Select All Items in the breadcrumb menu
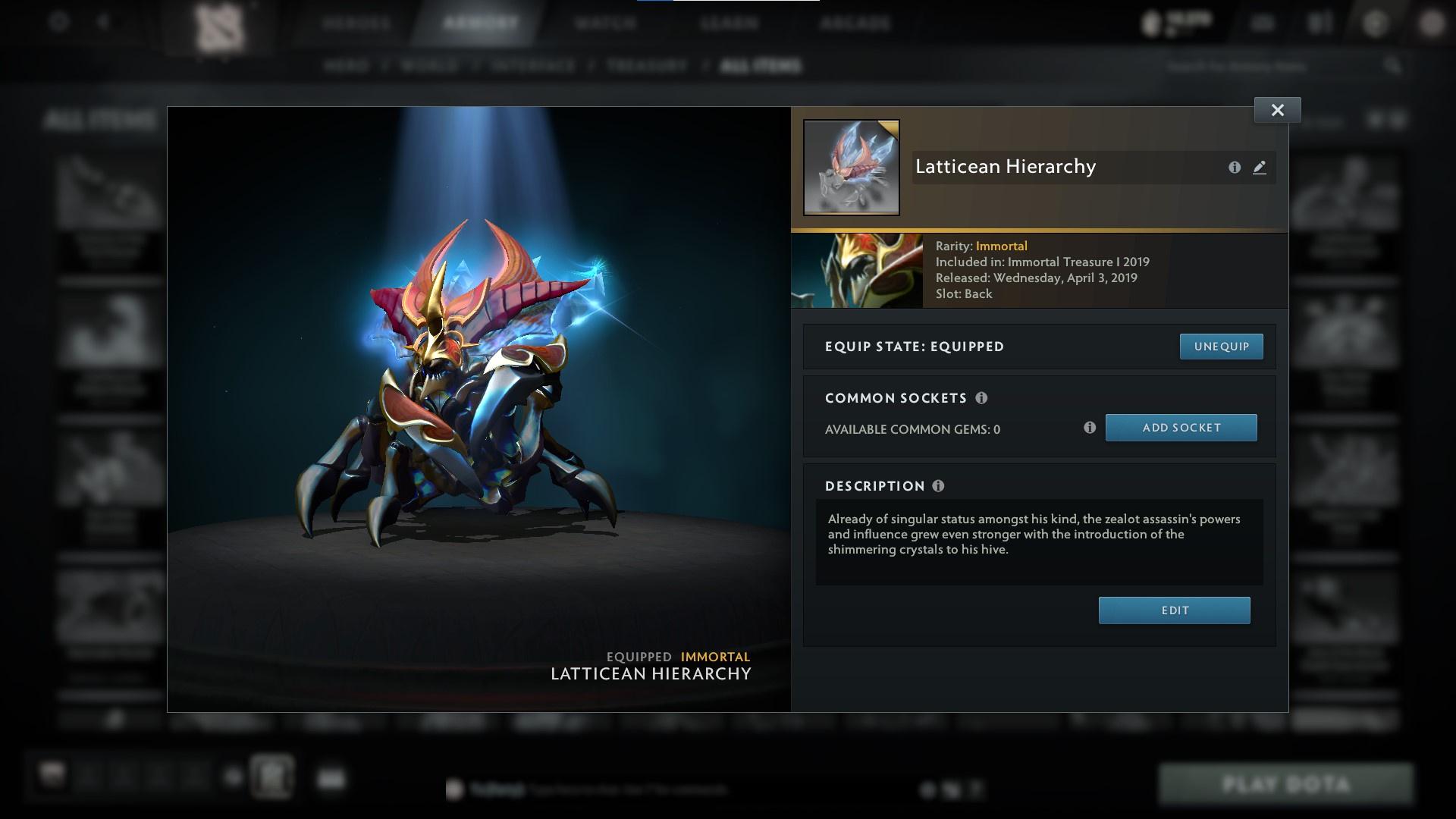Viewport: 1456px width, 819px height. pyautogui.click(x=761, y=66)
